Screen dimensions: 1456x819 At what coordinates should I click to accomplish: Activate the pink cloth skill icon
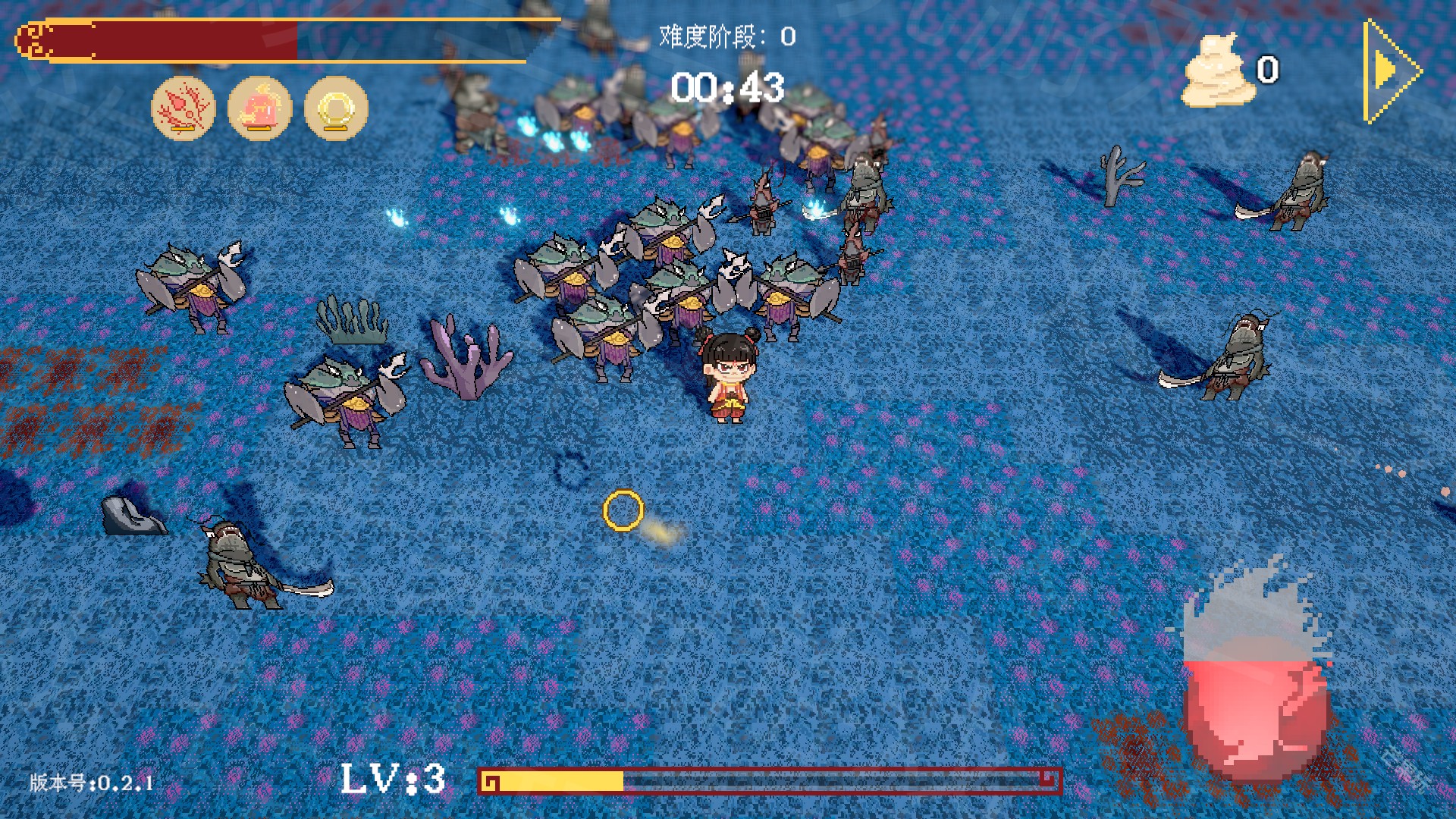pos(259,108)
